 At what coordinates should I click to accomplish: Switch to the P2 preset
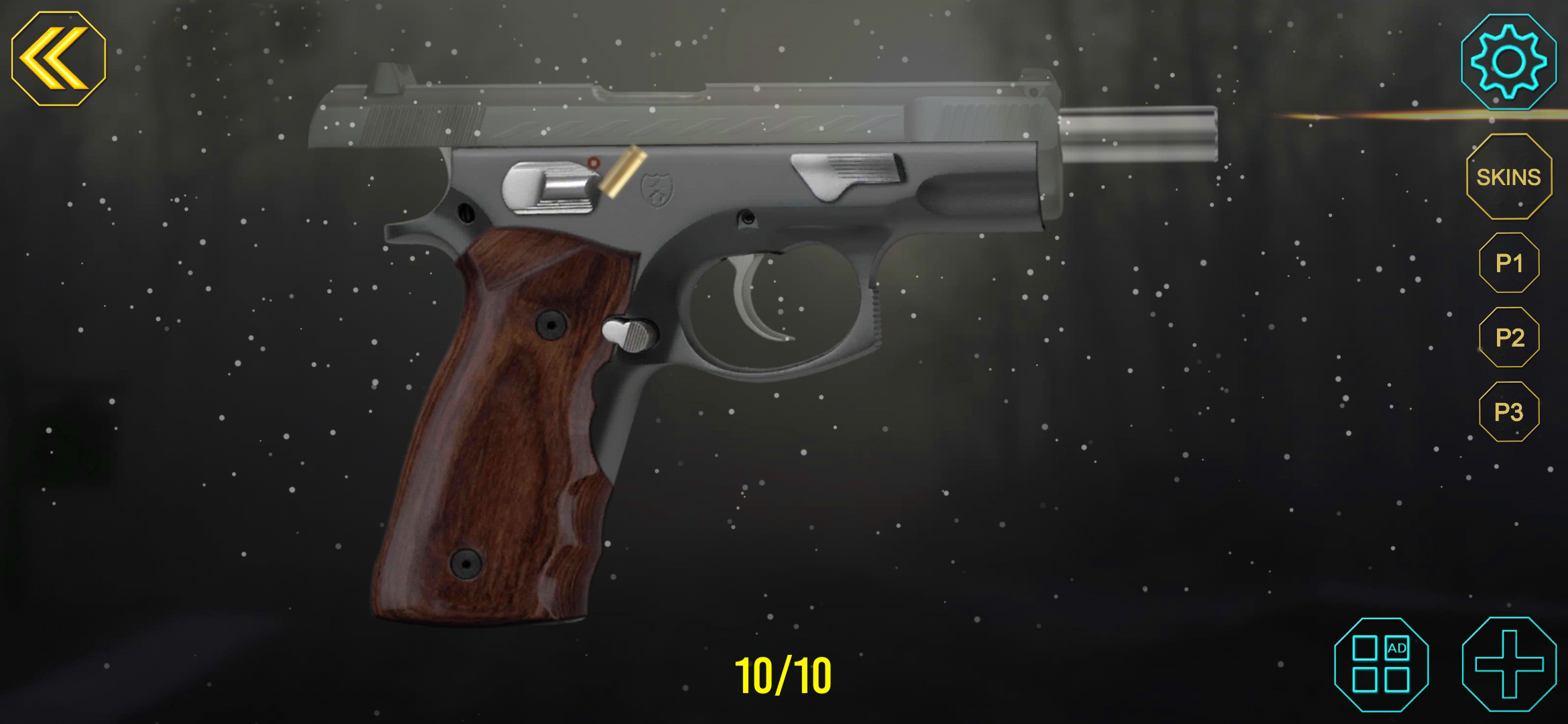1509,337
